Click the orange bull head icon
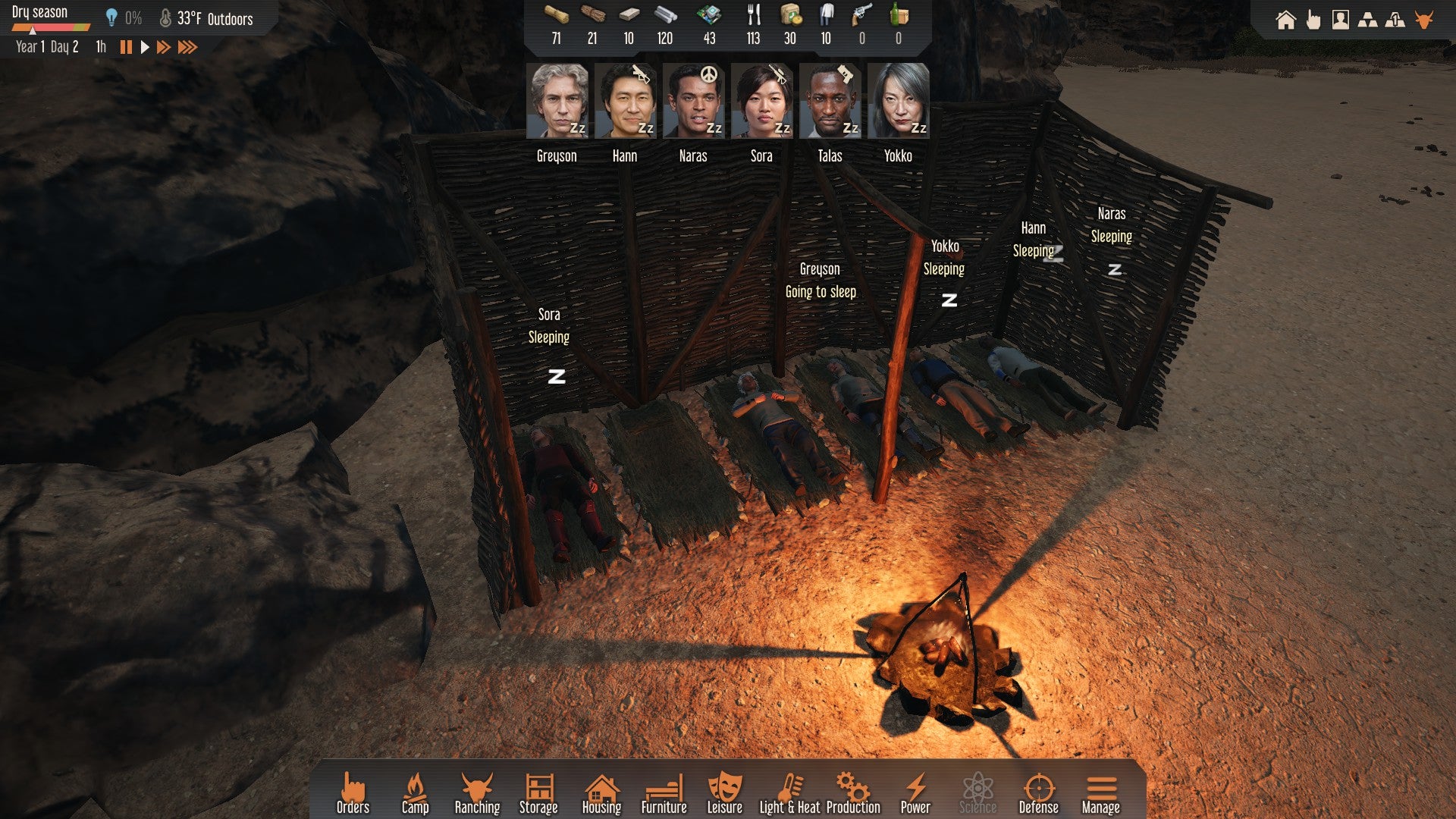The image size is (1456, 819). pyautogui.click(x=1424, y=20)
